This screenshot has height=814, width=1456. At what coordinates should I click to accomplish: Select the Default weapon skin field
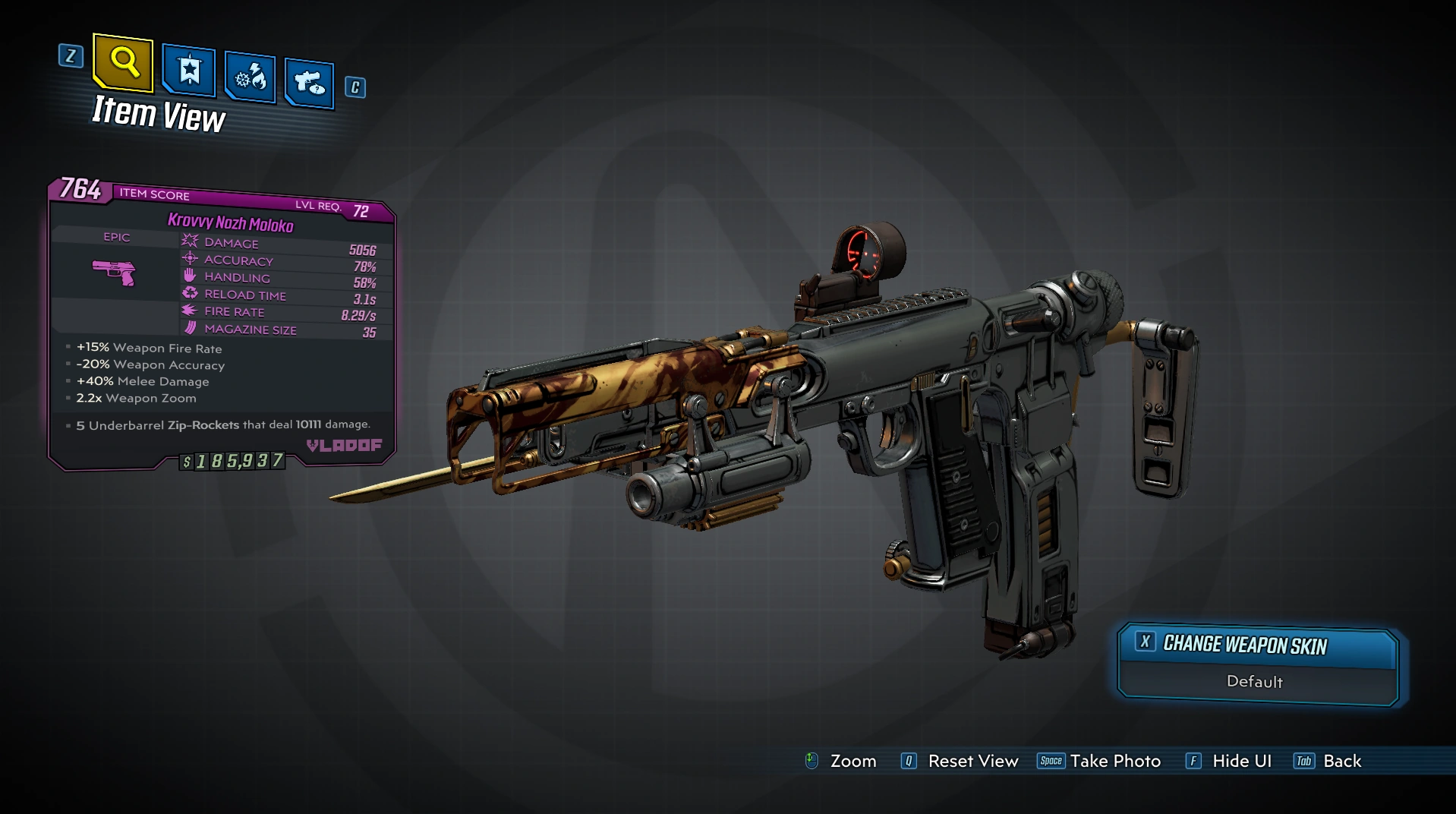pos(1255,682)
